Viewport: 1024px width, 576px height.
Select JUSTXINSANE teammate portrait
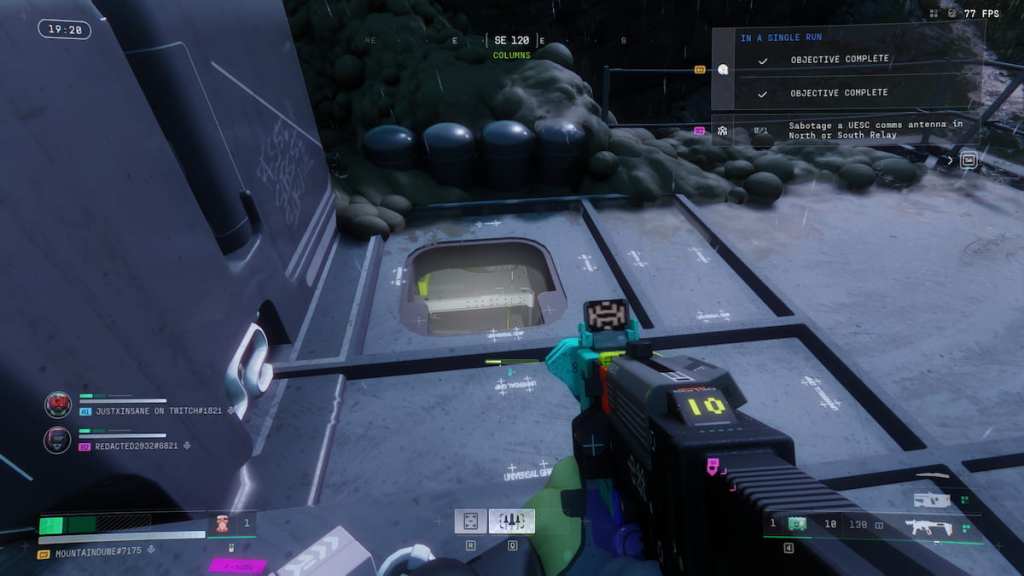[58, 405]
